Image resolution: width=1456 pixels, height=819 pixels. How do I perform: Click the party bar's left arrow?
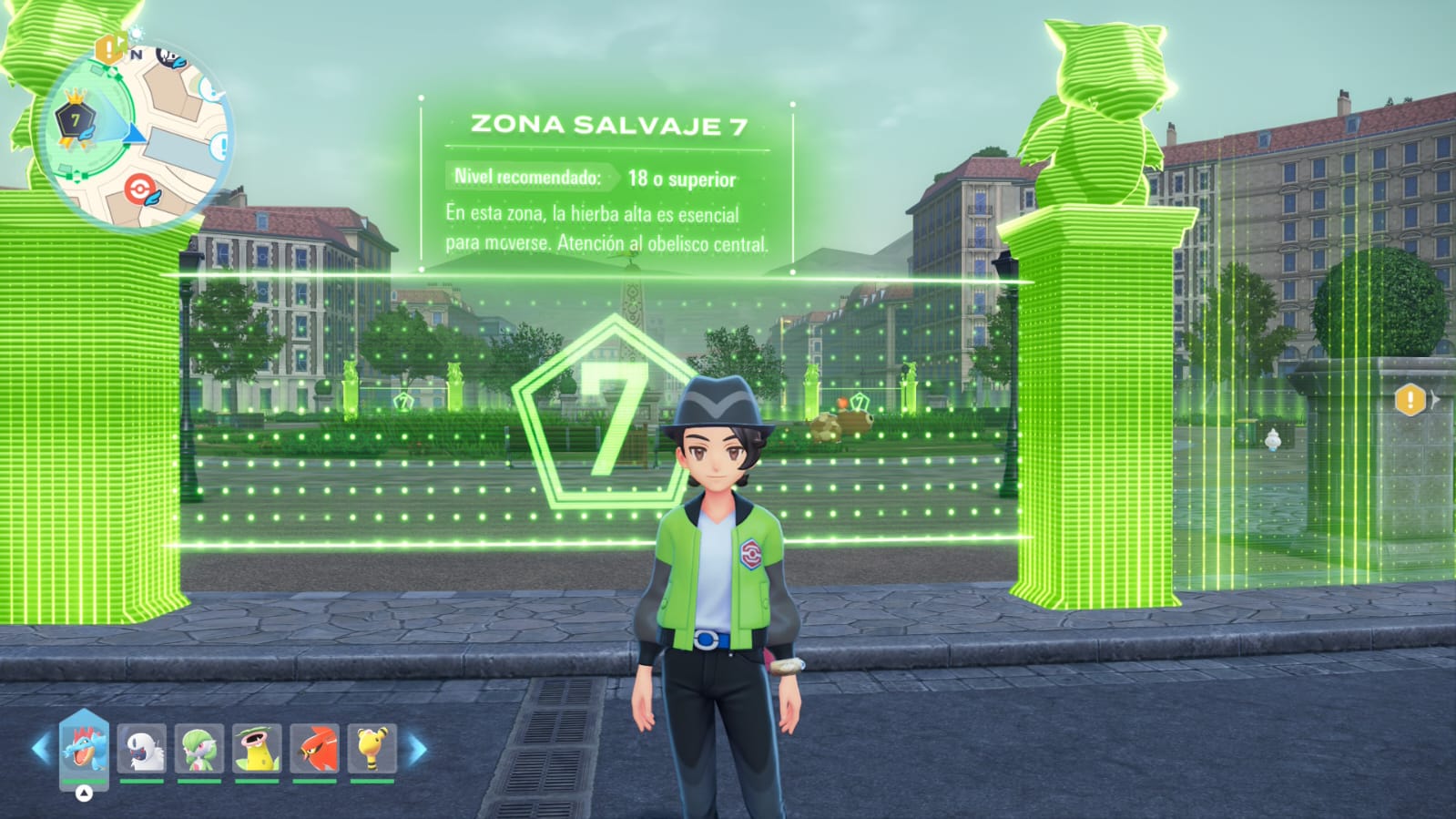pos(40,750)
